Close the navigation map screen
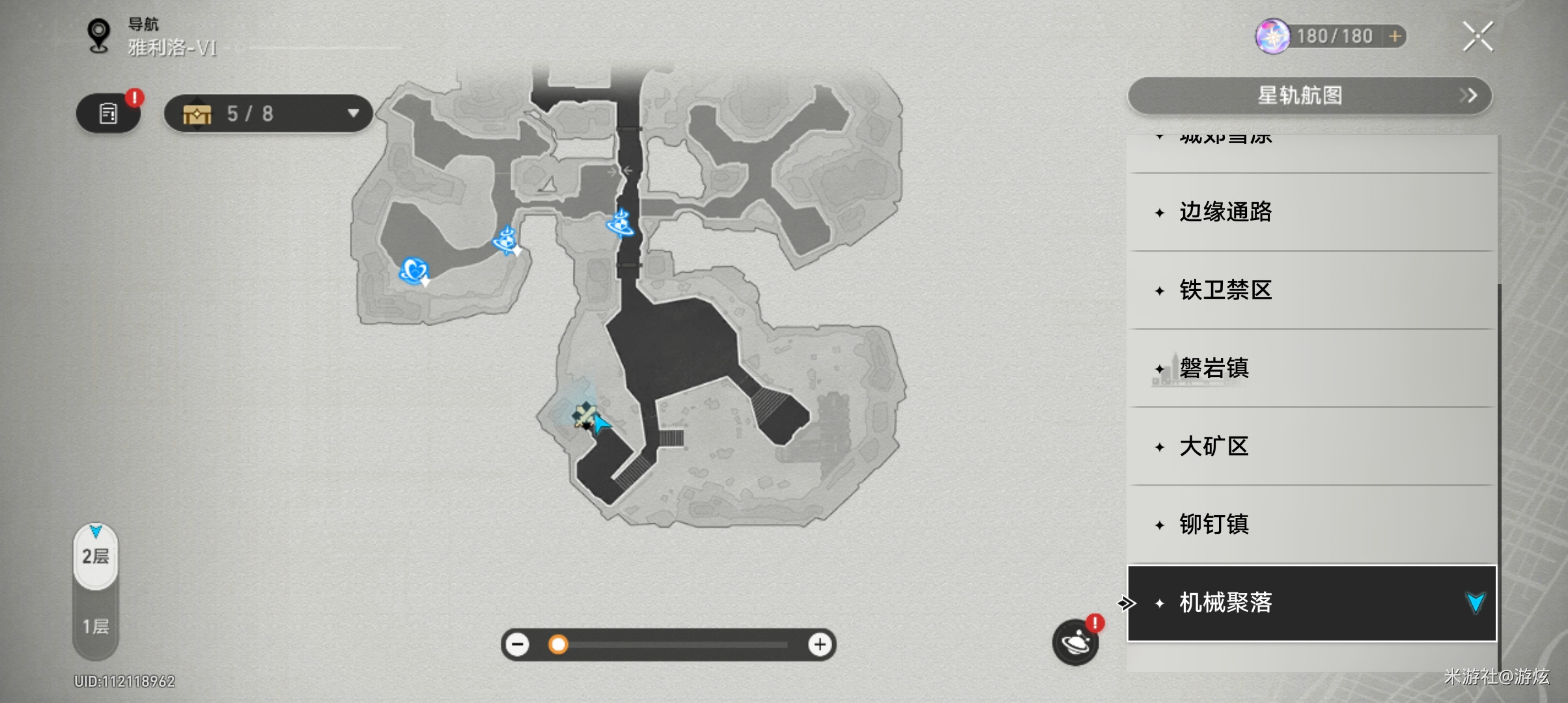 click(x=1477, y=36)
